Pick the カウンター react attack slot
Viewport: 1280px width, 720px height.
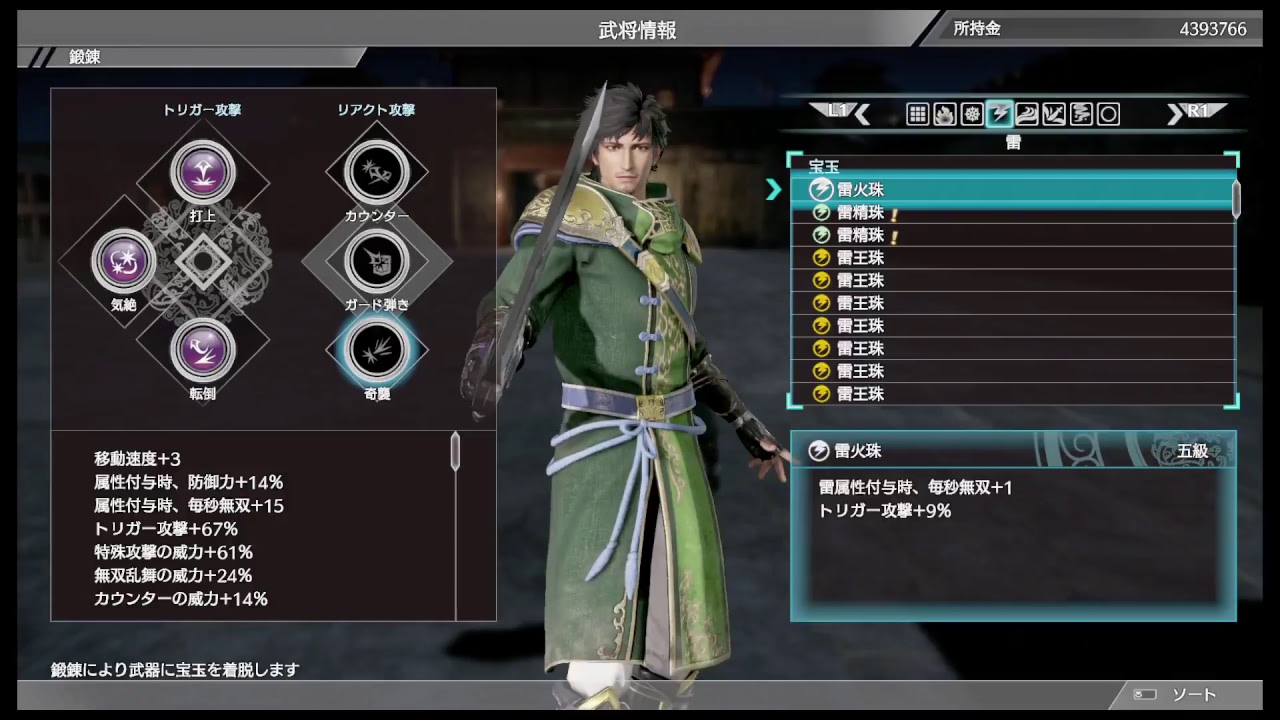tap(377, 172)
